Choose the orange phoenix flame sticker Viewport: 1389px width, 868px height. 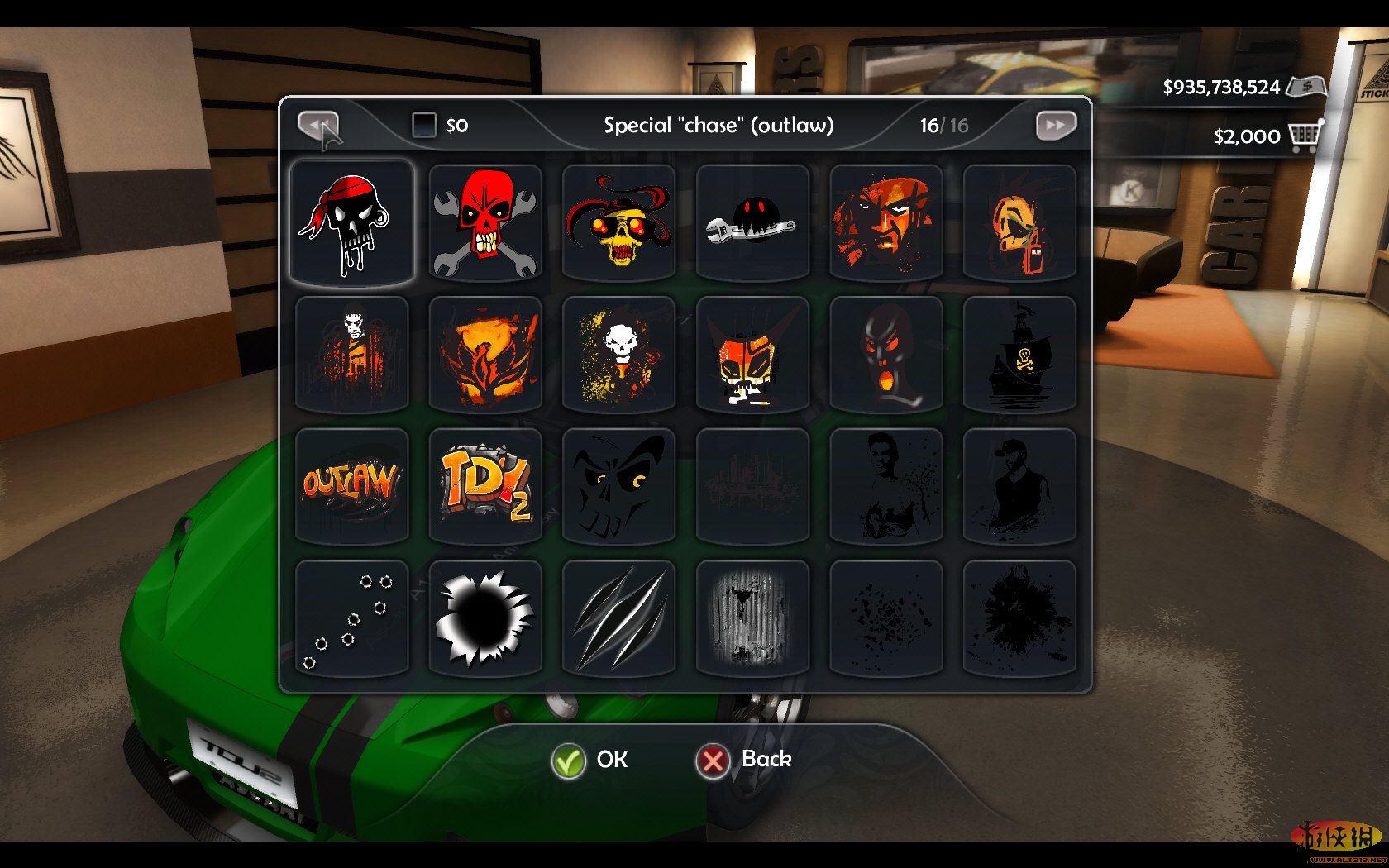tap(485, 354)
